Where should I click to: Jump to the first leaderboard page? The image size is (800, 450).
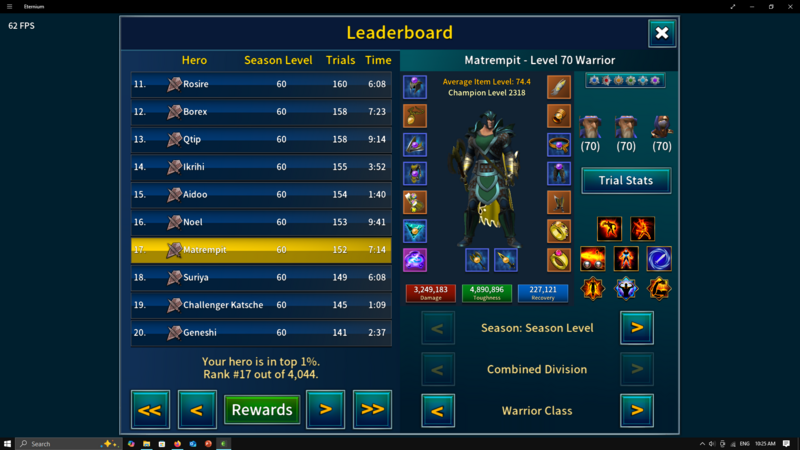pos(150,409)
